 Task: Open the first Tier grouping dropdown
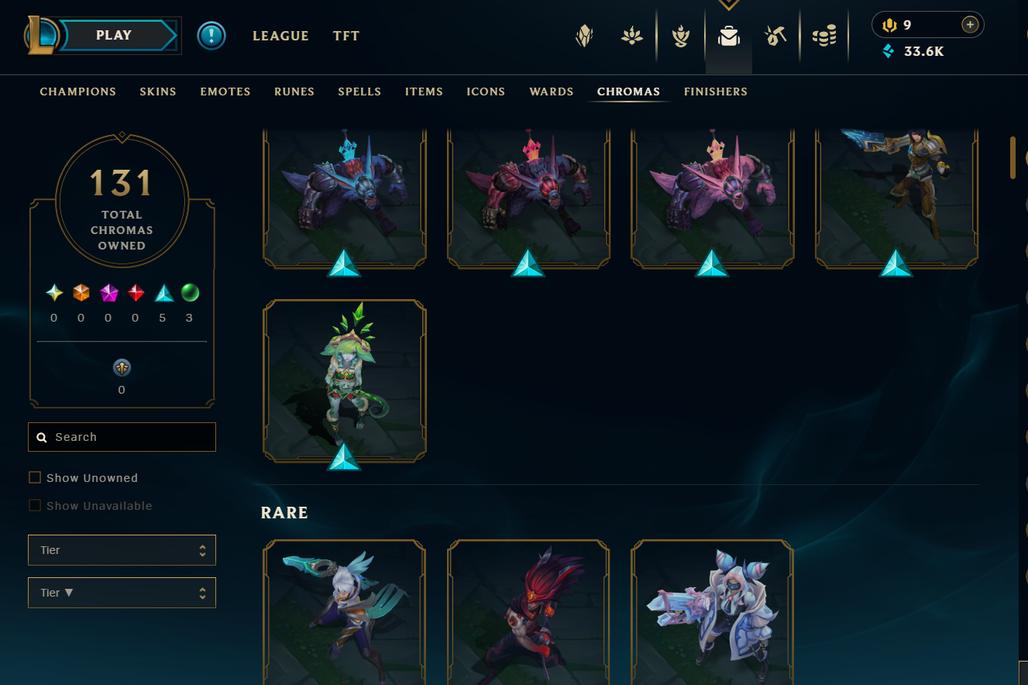(x=122, y=550)
